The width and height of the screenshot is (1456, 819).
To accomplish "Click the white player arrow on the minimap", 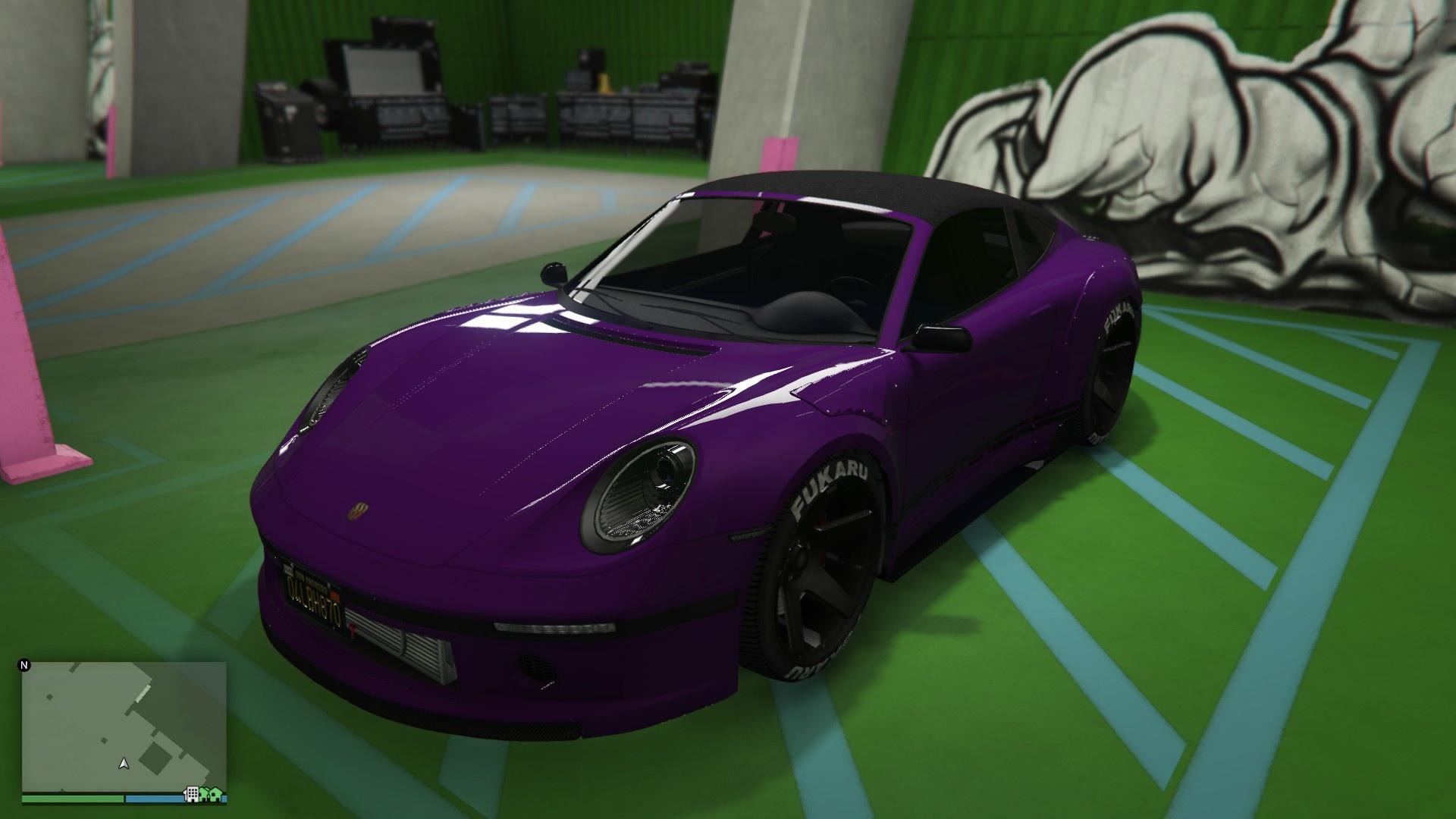I will pyautogui.click(x=124, y=764).
